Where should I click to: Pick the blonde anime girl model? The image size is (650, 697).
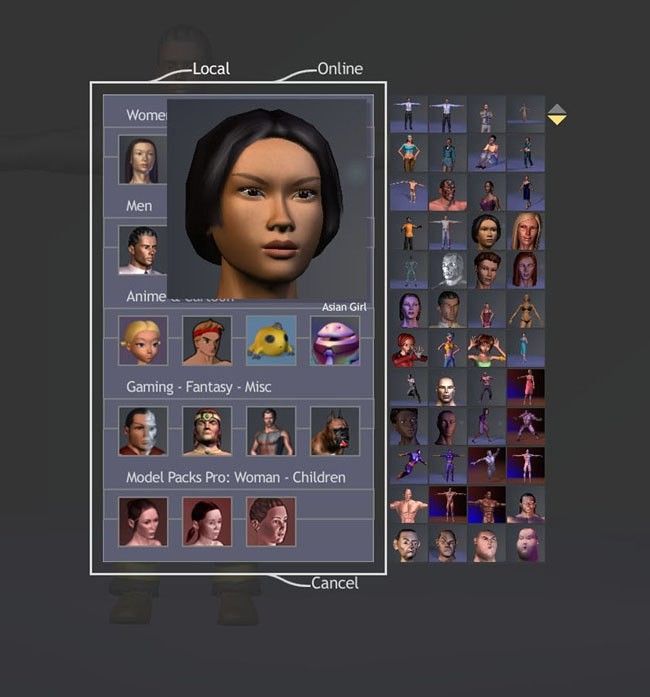pyautogui.click(x=143, y=340)
